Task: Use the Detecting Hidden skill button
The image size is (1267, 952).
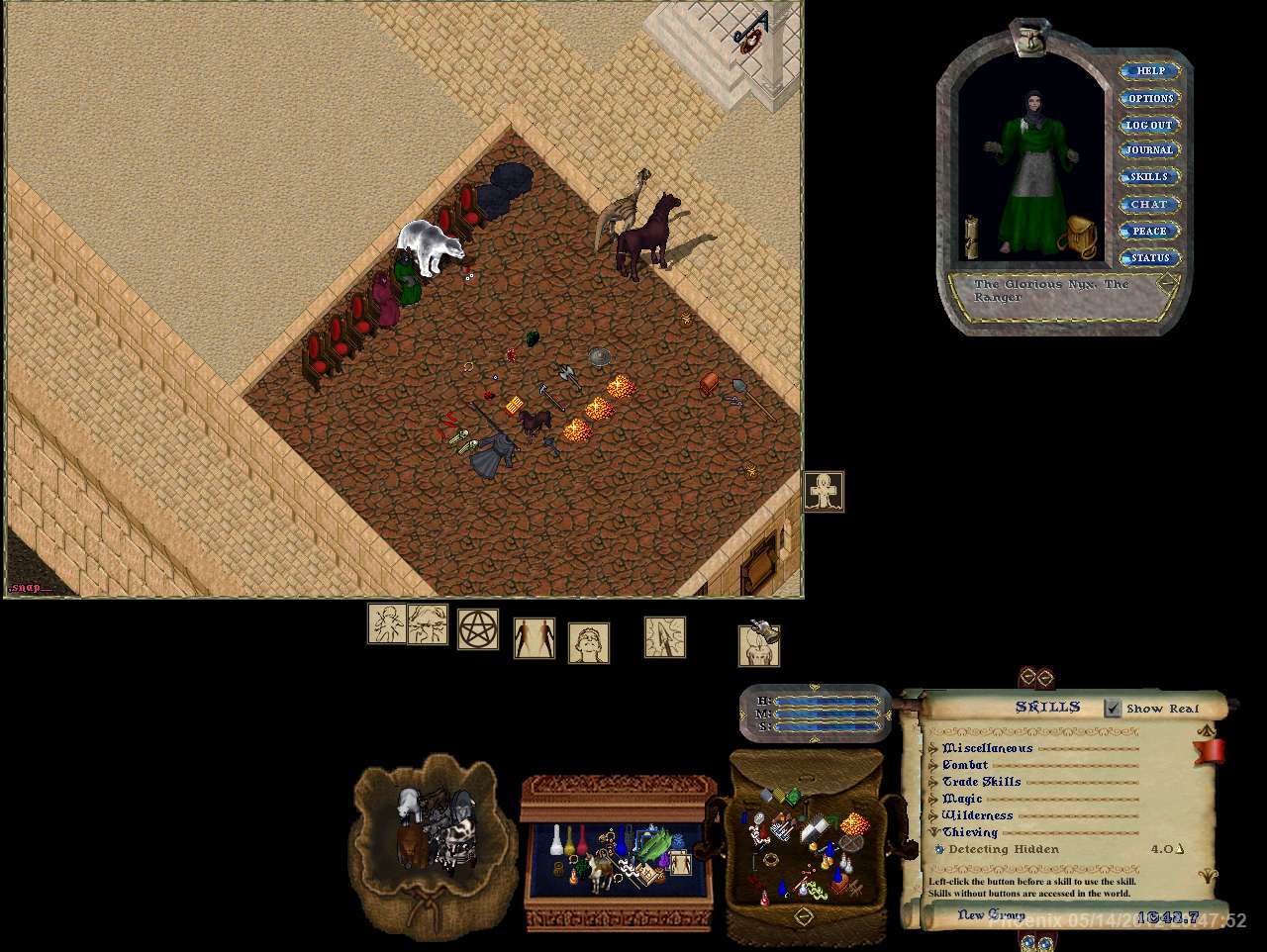Action: point(940,849)
